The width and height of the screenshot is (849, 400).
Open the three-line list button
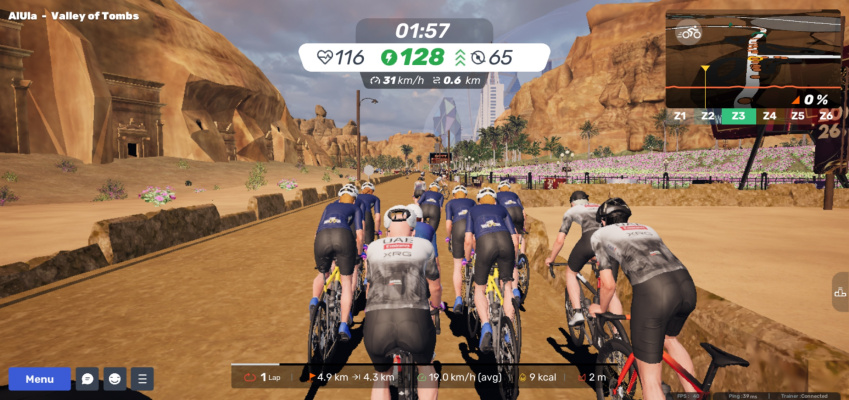coord(142,379)
